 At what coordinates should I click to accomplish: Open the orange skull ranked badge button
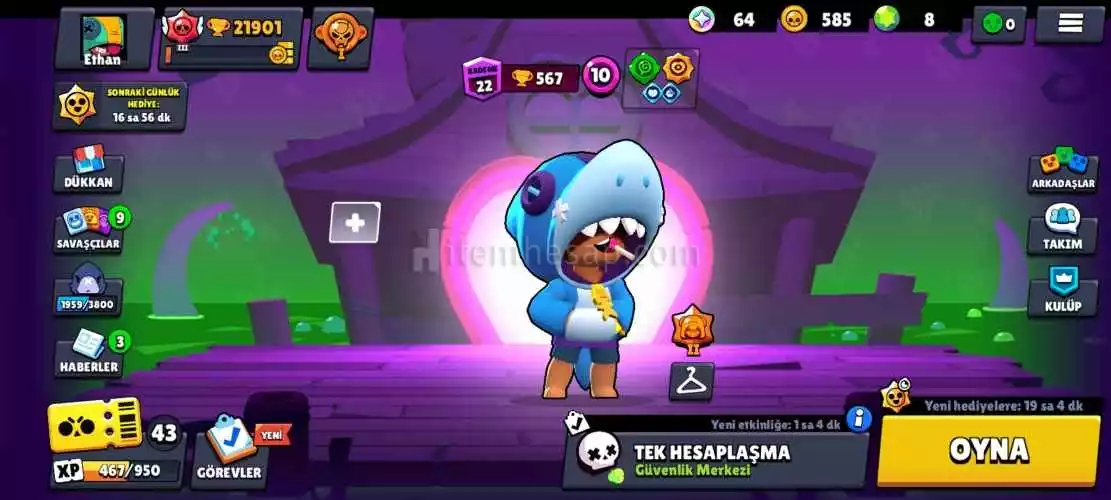tap(340, 38)
